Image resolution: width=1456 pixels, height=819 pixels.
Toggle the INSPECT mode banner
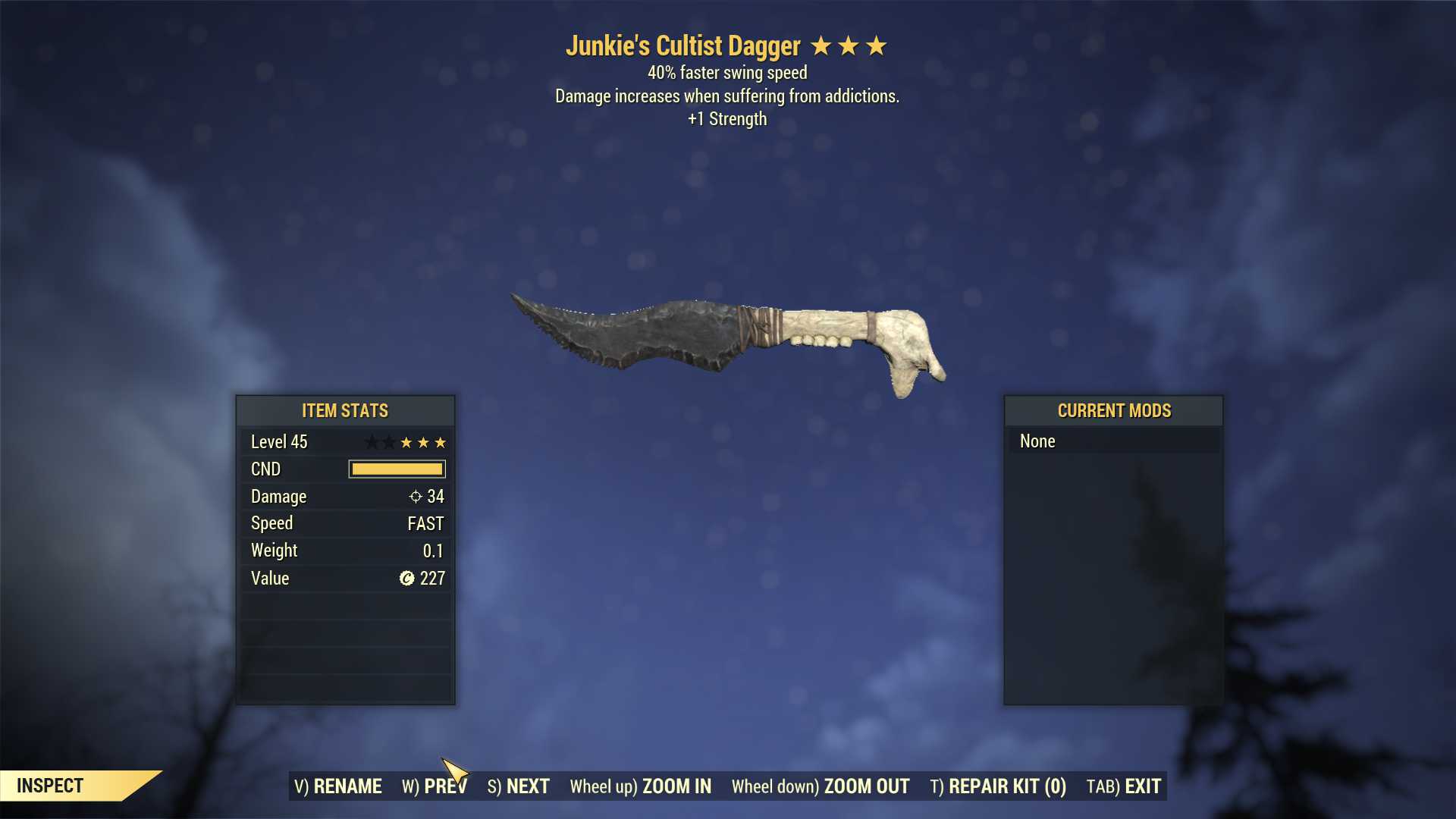tap(51, 786)
